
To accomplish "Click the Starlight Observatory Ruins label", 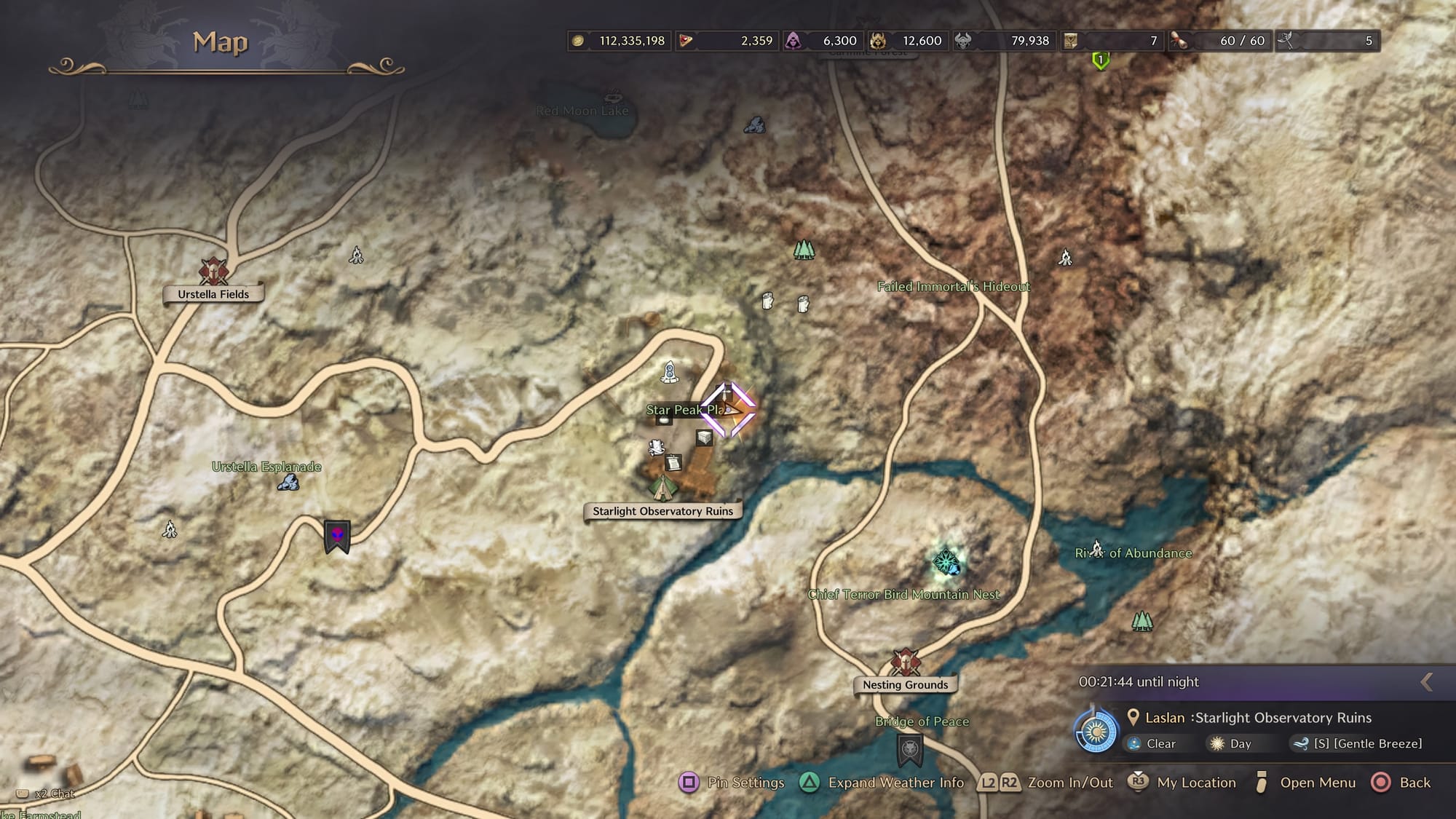I will [662, 511].
